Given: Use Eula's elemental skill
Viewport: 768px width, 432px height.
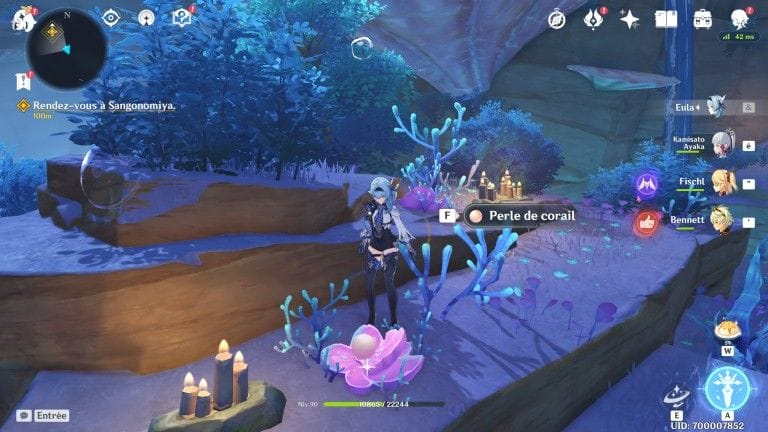Looking at the screenshot, I should (677, 396).
